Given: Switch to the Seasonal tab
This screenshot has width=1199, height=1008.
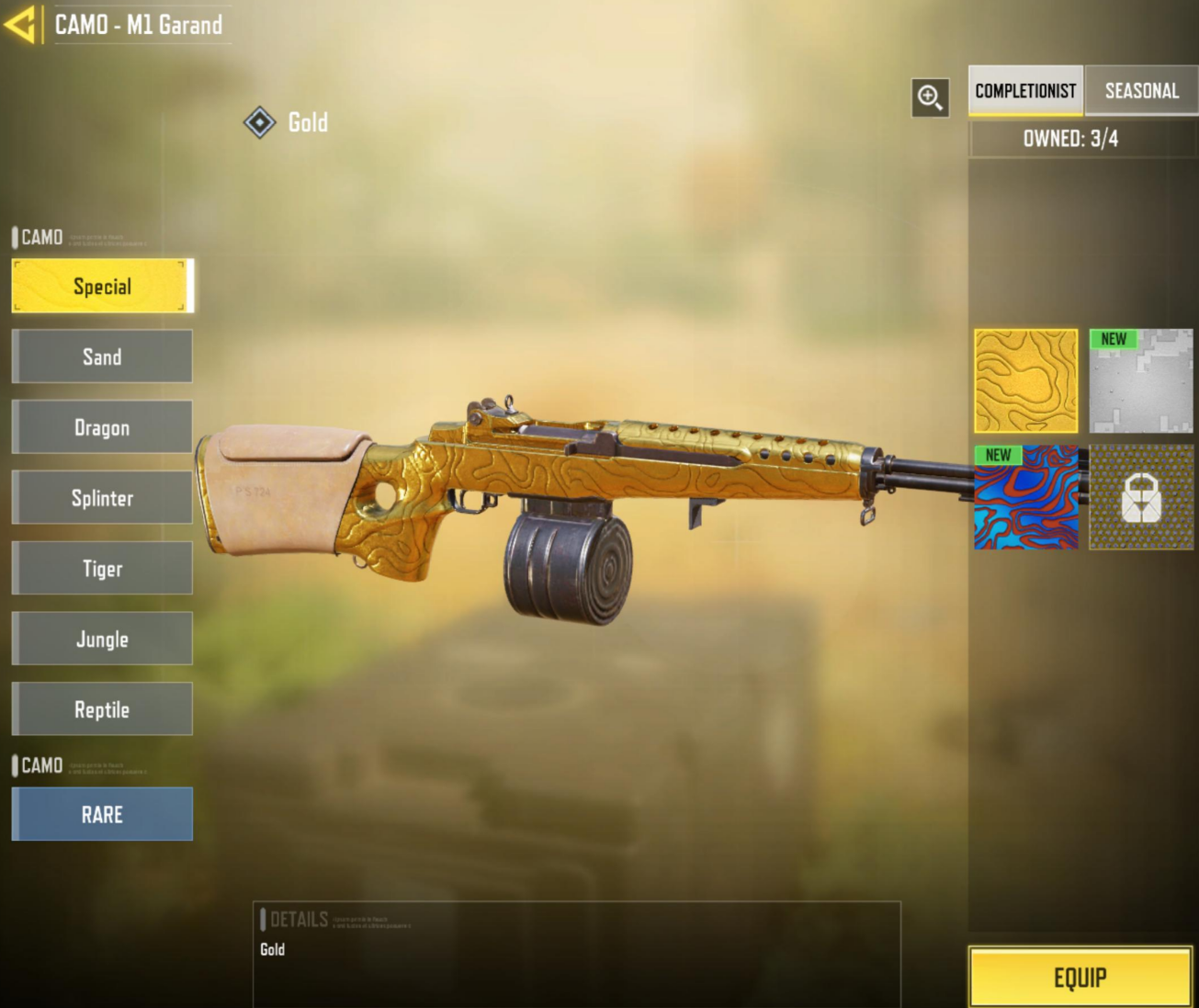Looking at the screenshot, I should point(1141,91).
